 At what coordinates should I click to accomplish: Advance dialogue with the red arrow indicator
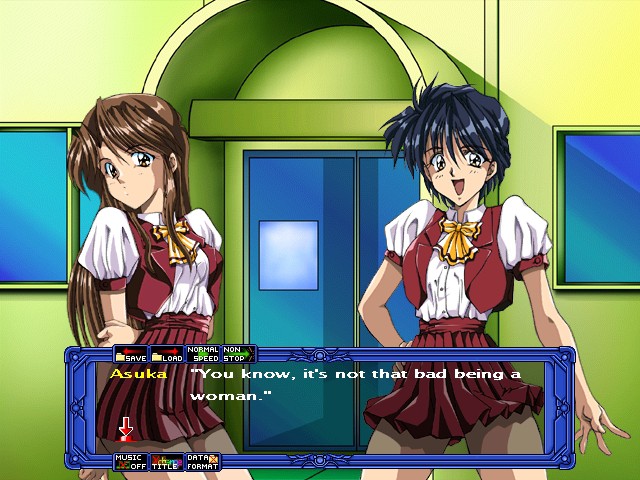point(126,430)
